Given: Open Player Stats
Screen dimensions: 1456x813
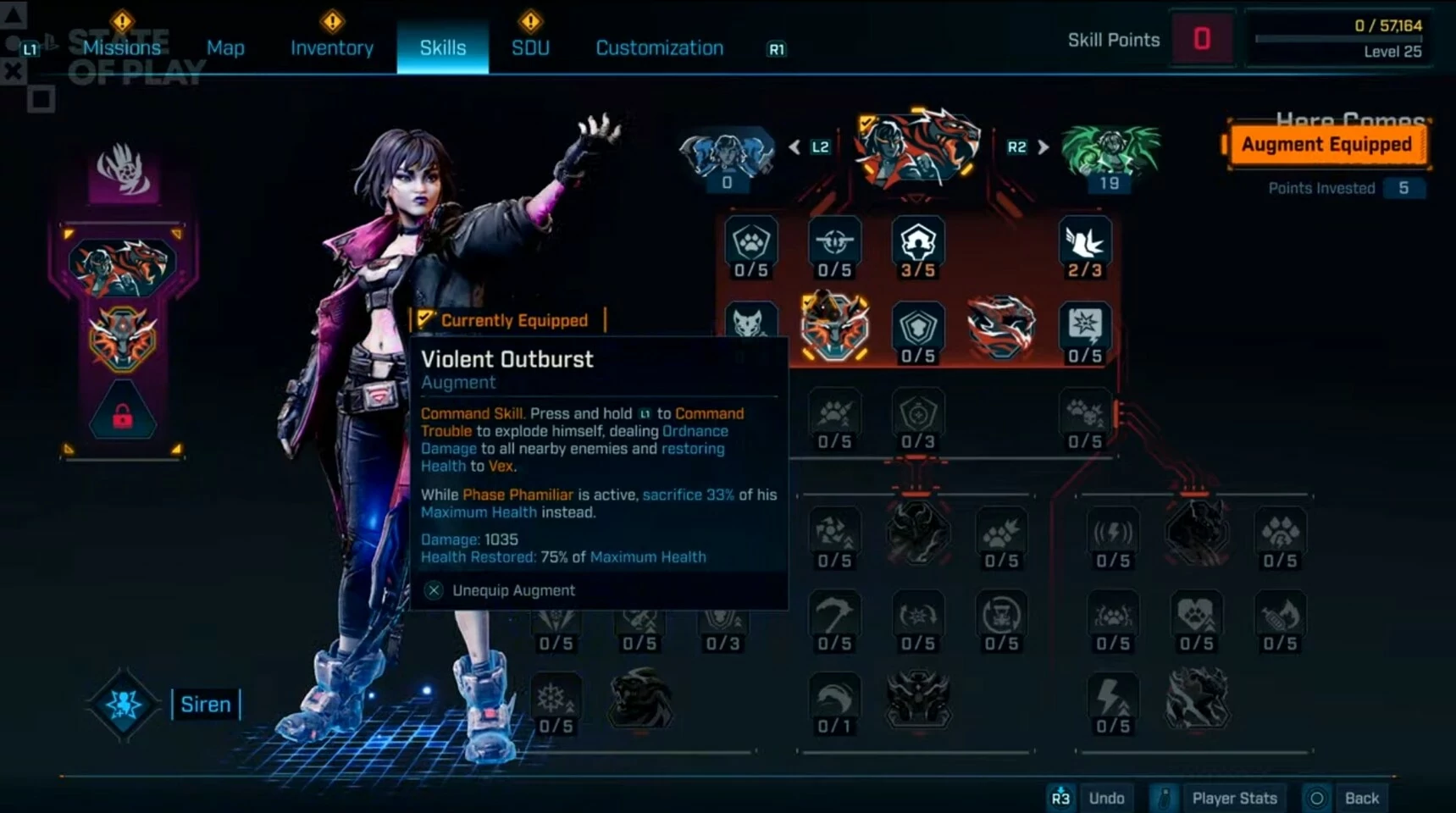Looking at the screenshot, I should 1233,797.
